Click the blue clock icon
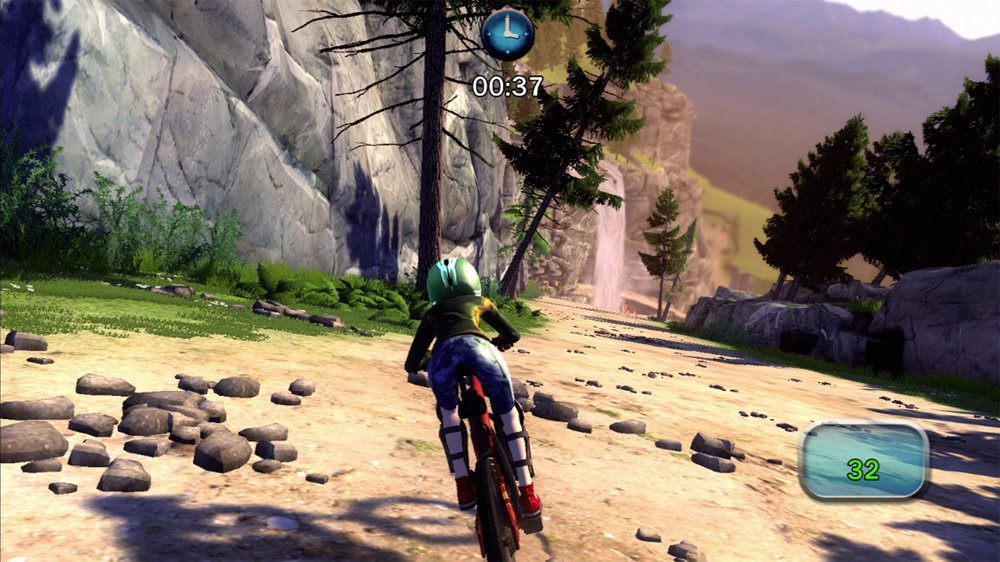 508,34
